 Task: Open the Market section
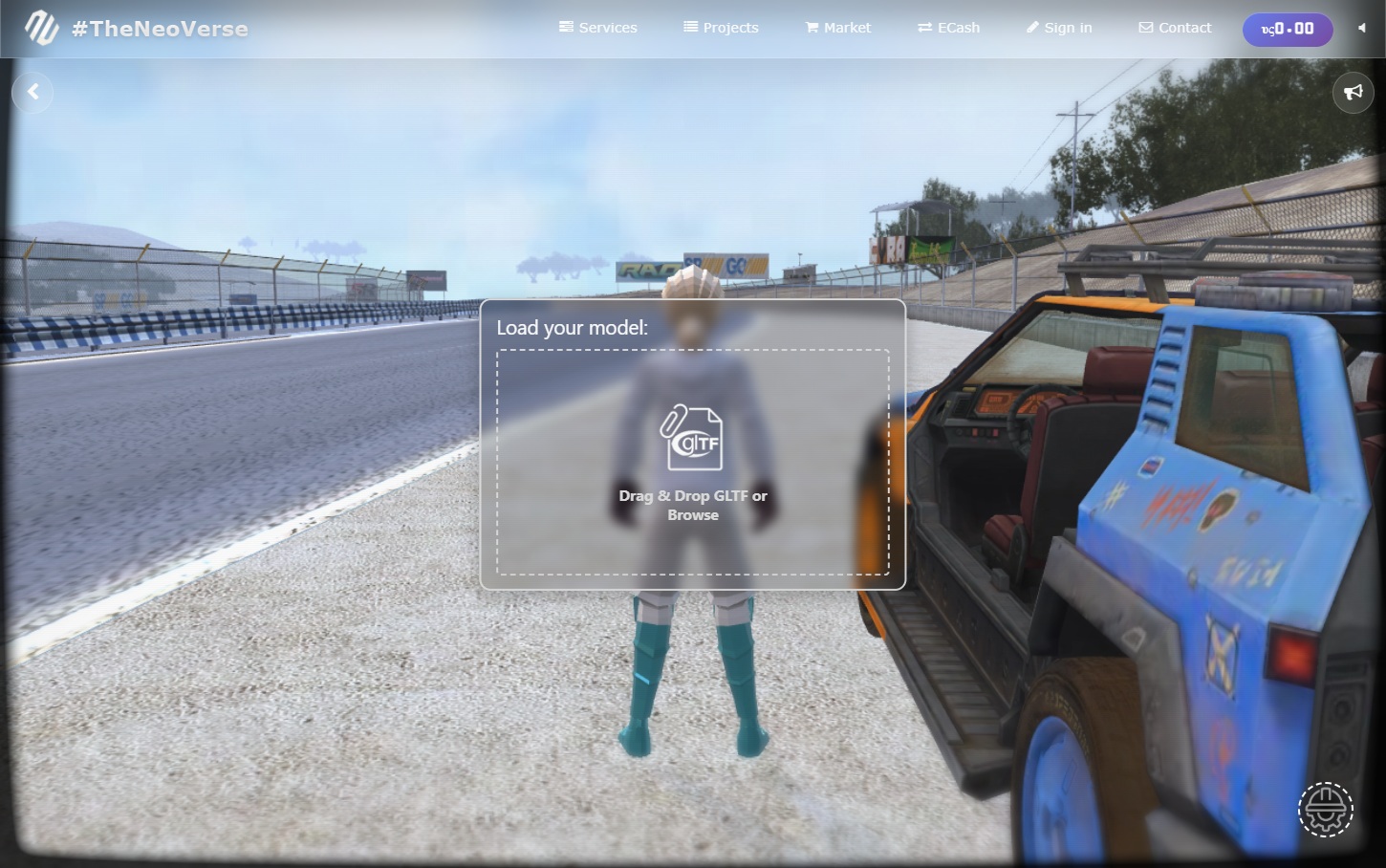click(x=838, y=28)
